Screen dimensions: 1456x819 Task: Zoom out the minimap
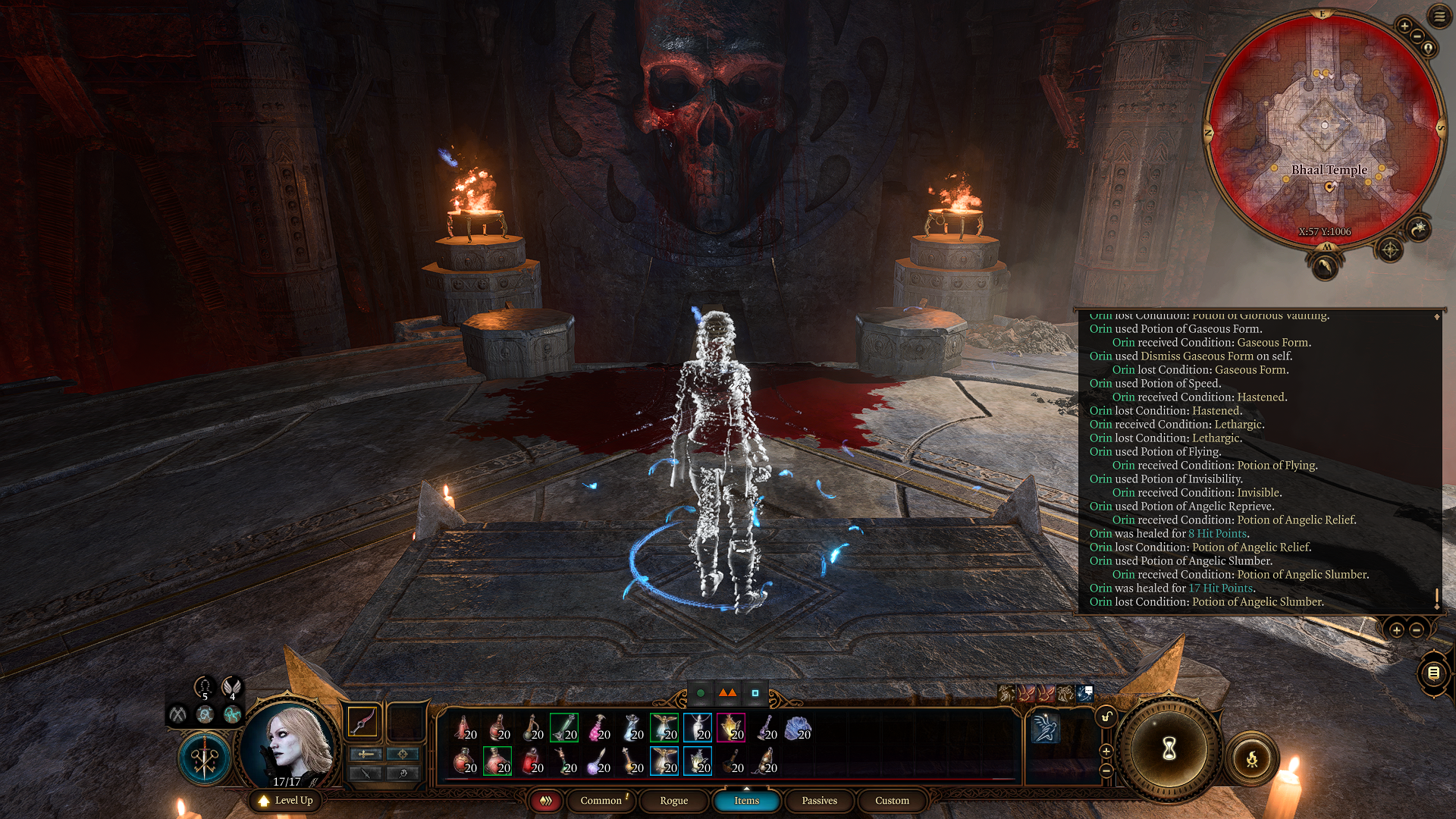click(x=1417, y=36)
